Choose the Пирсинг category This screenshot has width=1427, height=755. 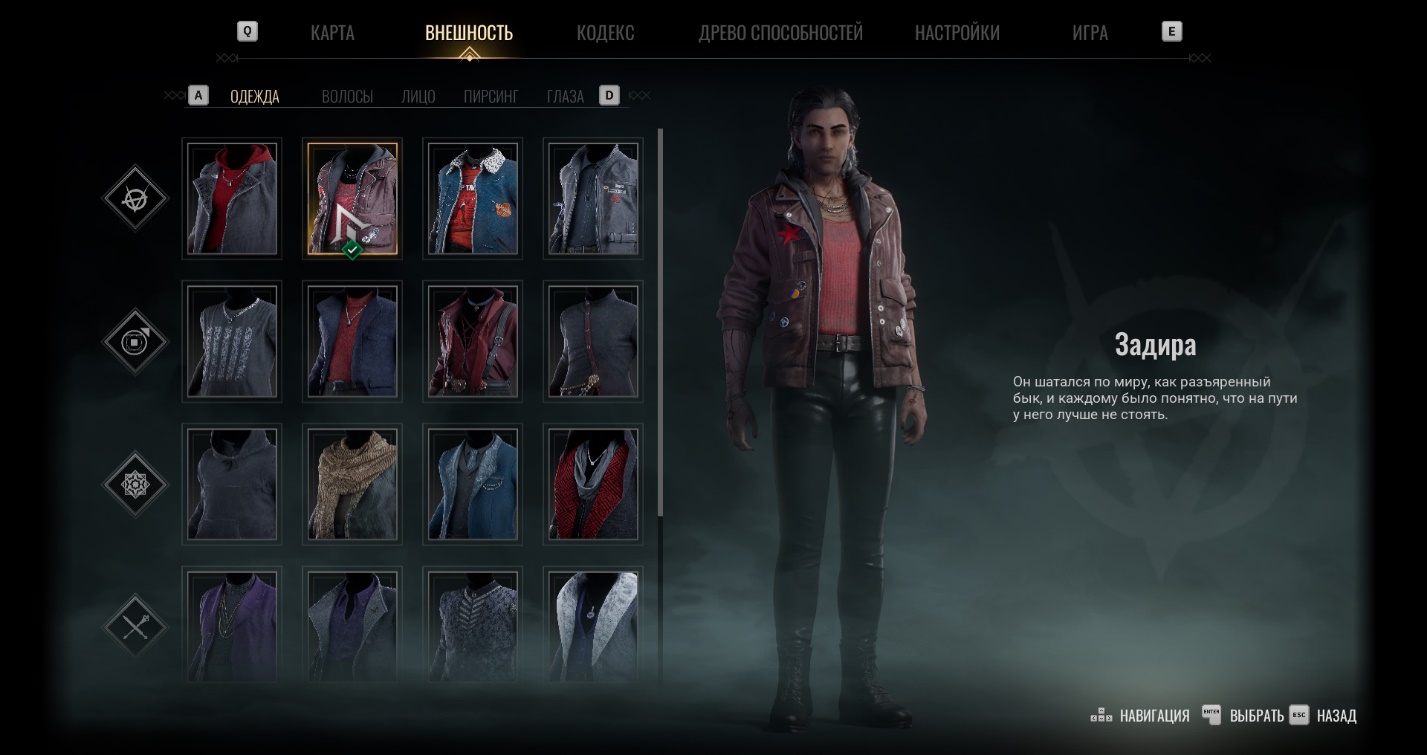coord(491,97)
